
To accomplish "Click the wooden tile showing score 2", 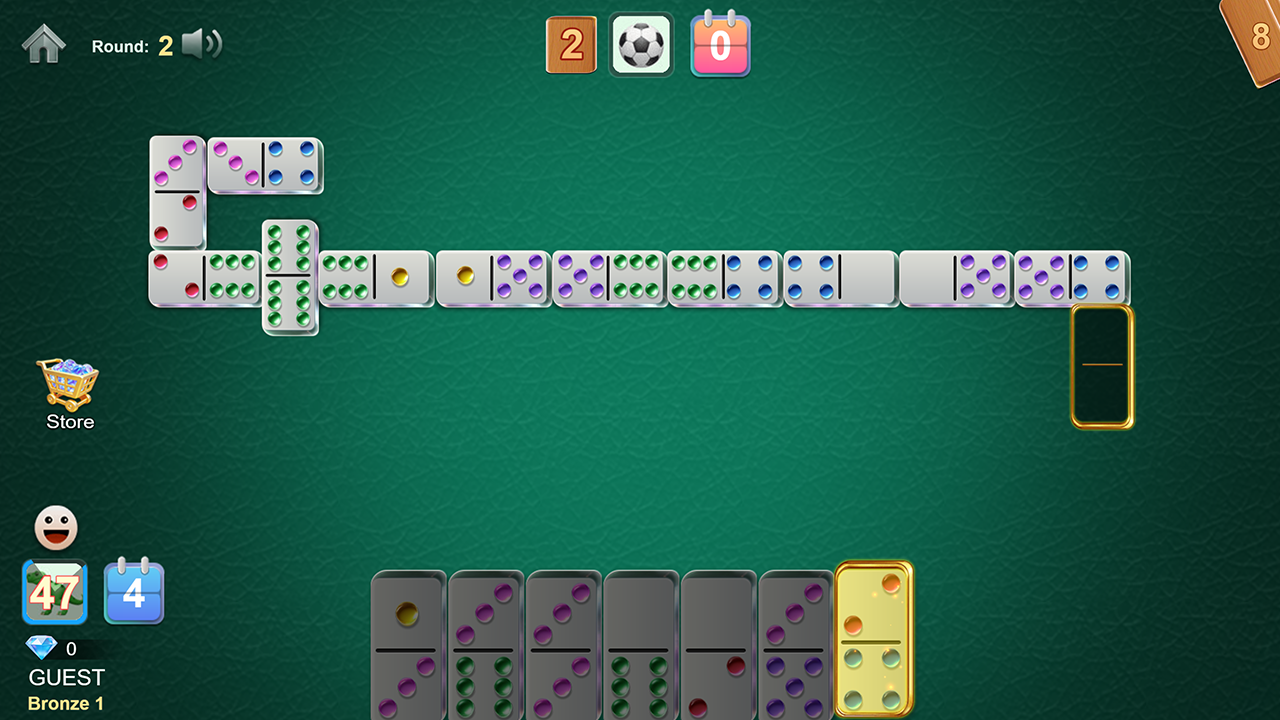I will tap(571, 44).
